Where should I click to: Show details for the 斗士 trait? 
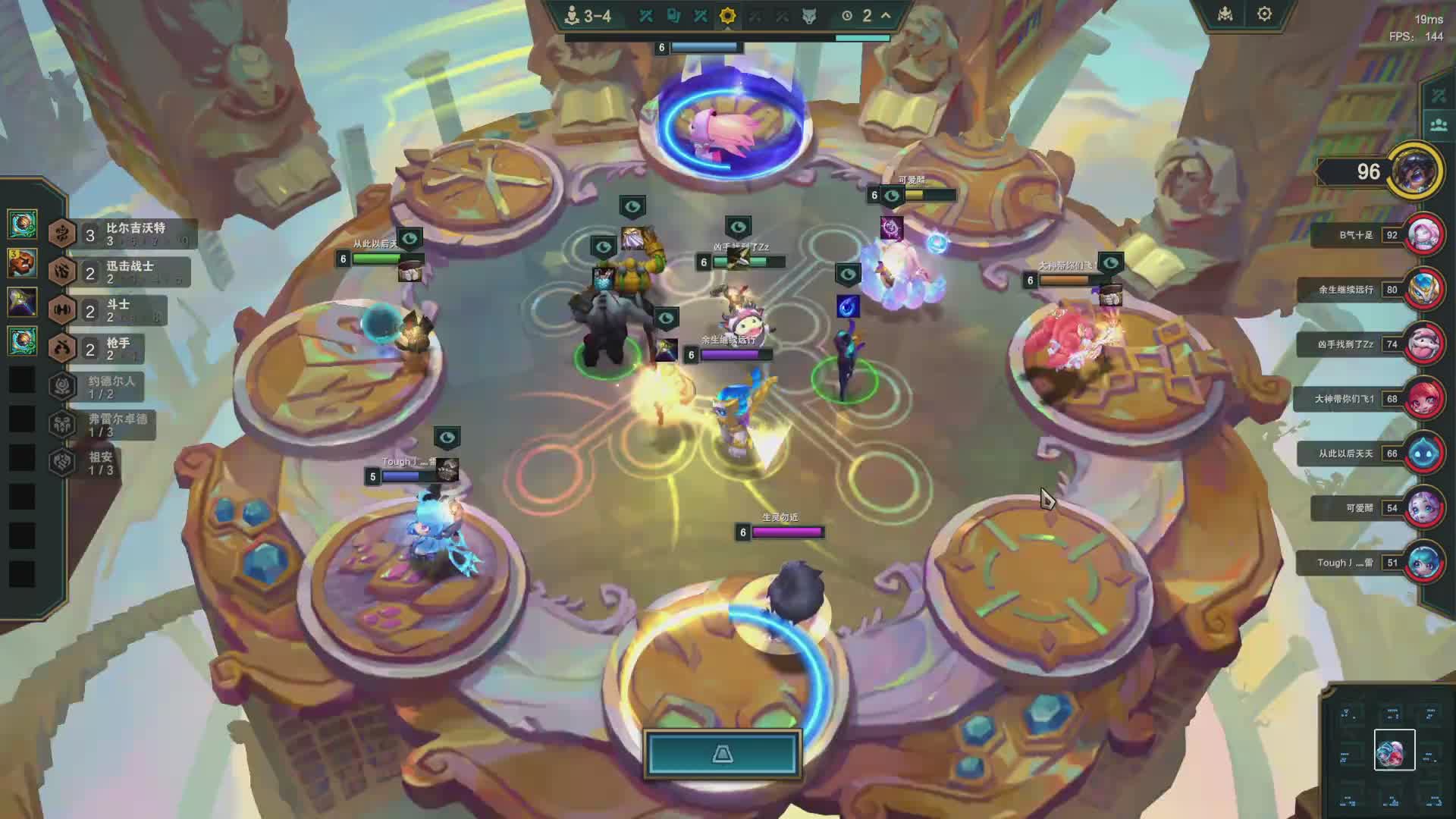coord(106,309)
